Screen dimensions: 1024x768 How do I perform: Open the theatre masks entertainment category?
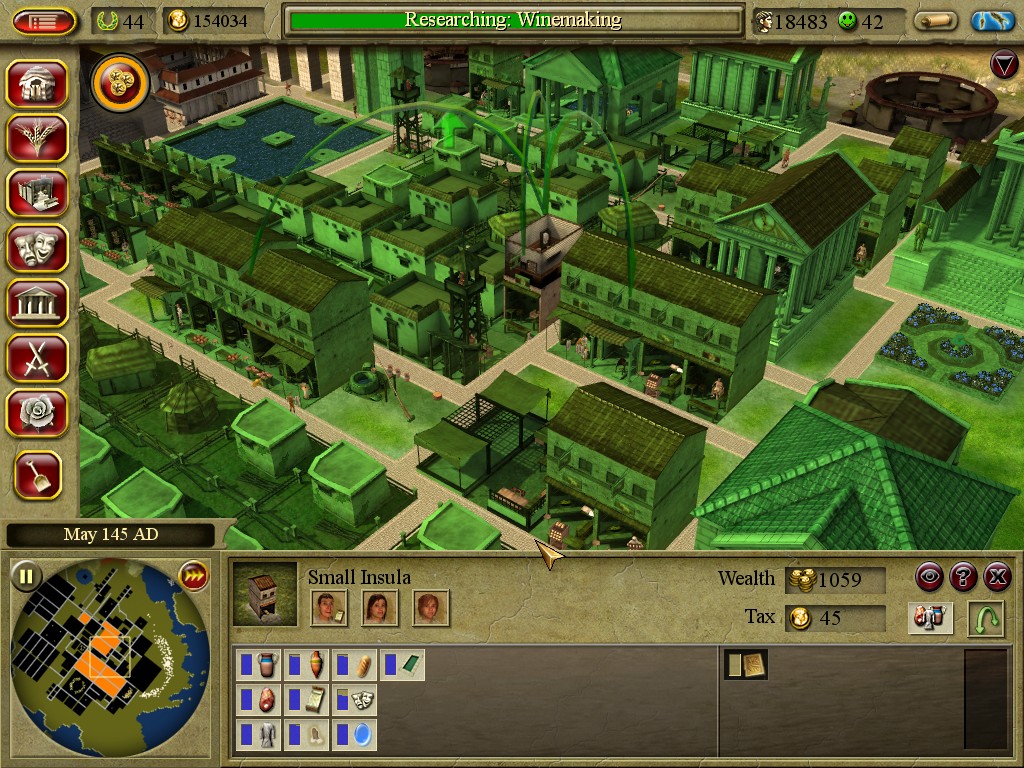click(37, 247)
